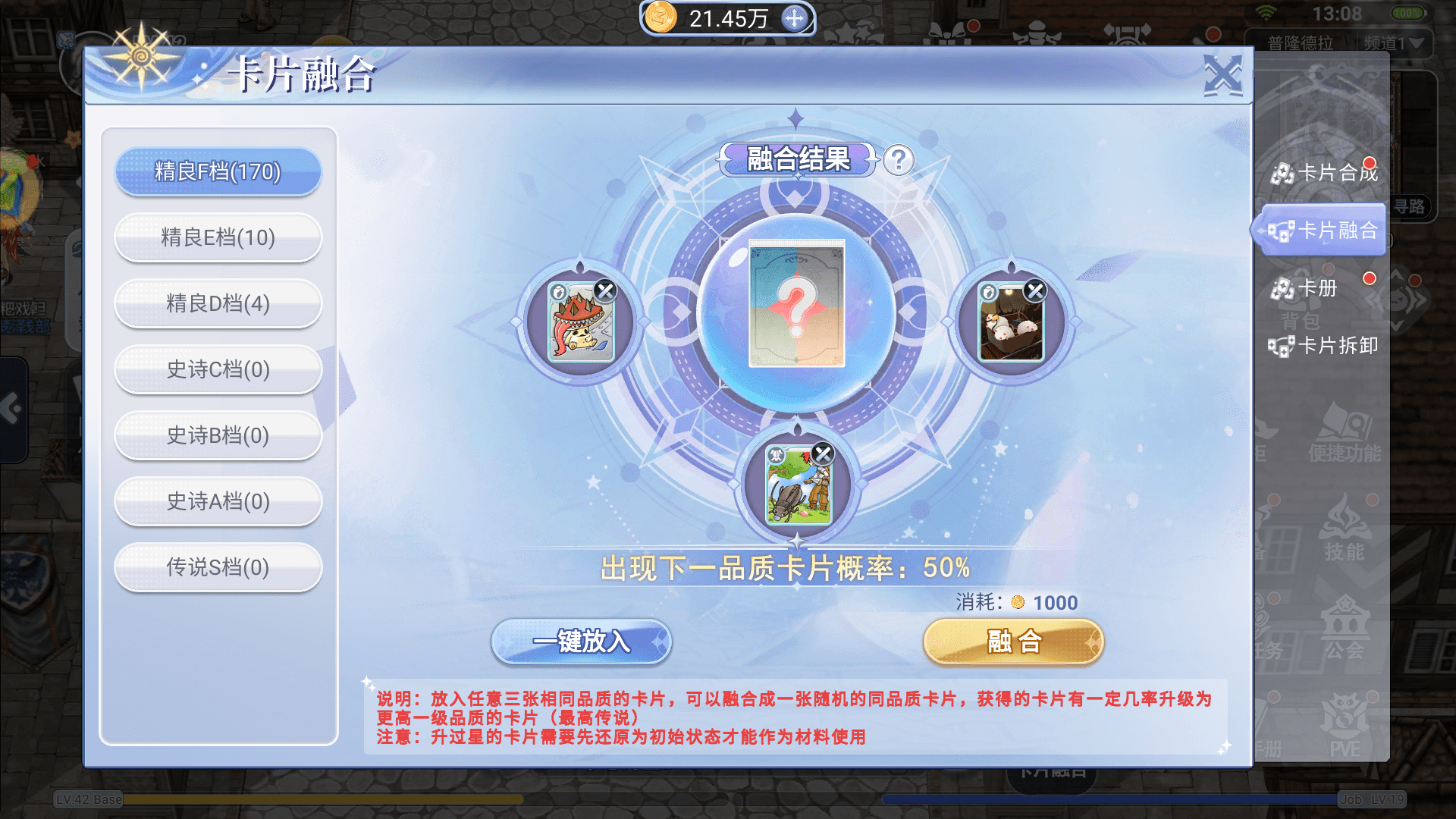The image size is (1456, 819).
Task: Open the fusion result help question mark
Action: (x=899, y=161)
